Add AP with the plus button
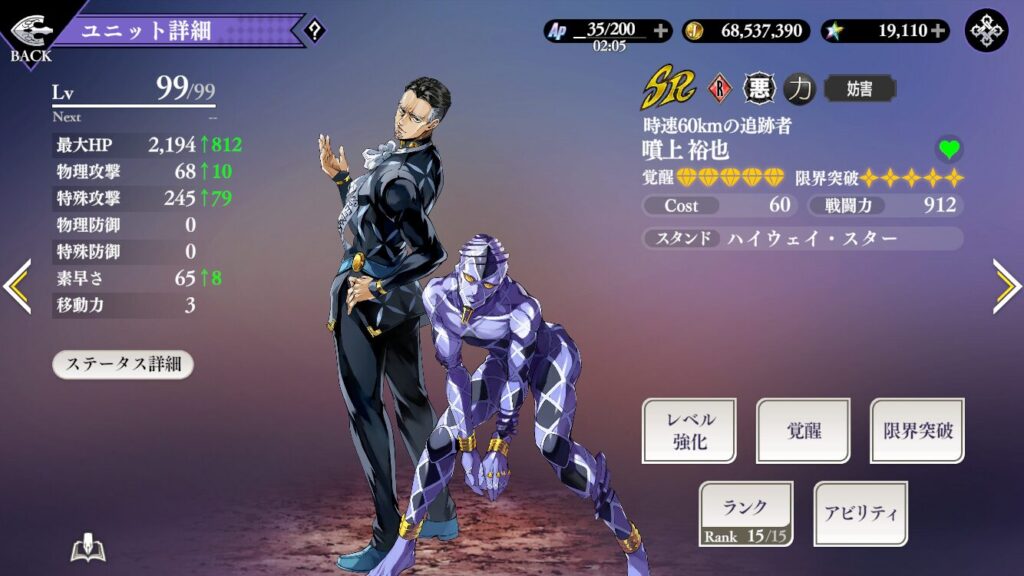Viewport: 1024px width, 576px height. coord(660,31)
